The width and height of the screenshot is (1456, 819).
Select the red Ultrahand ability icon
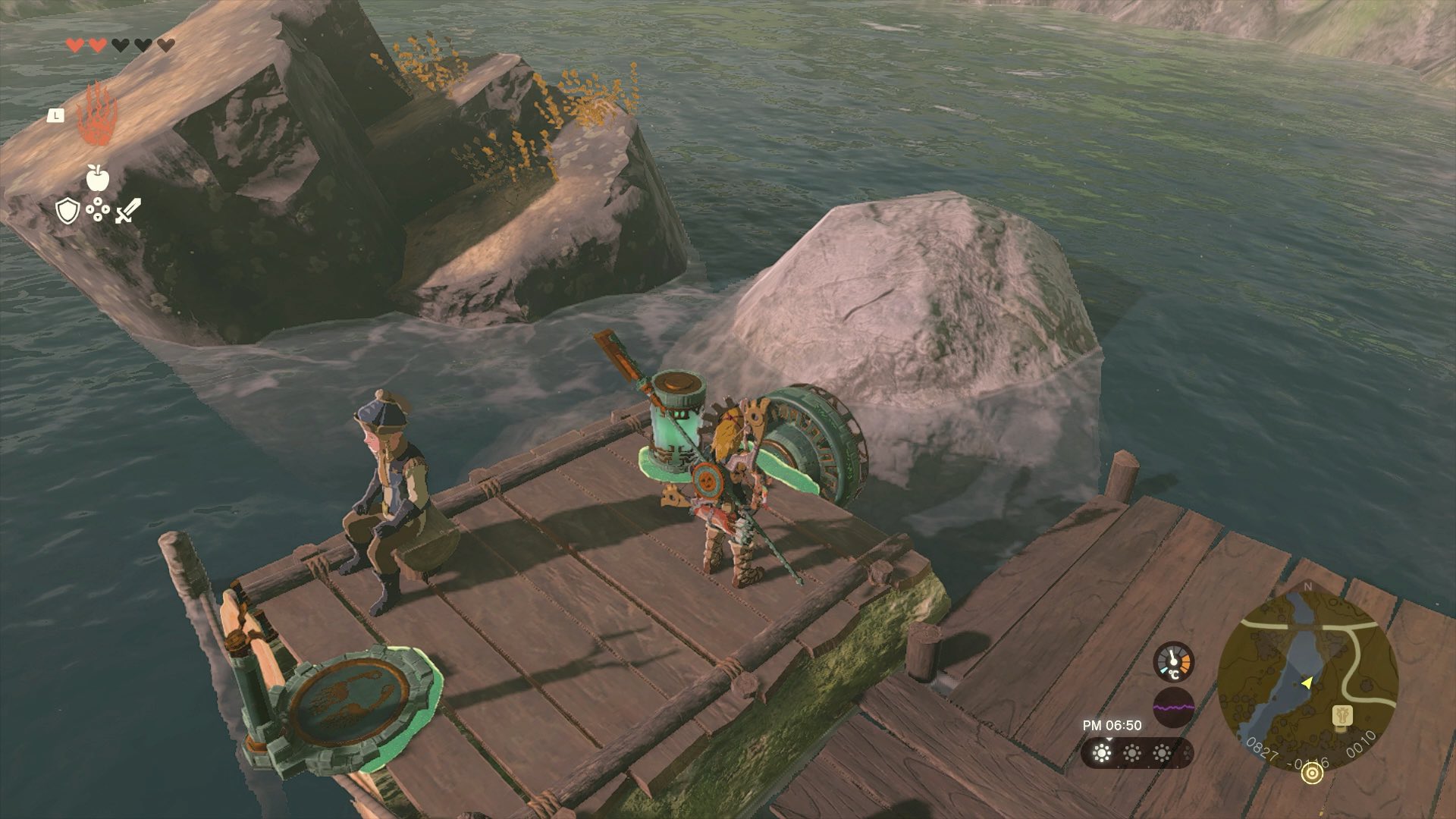tap(98, 114)
